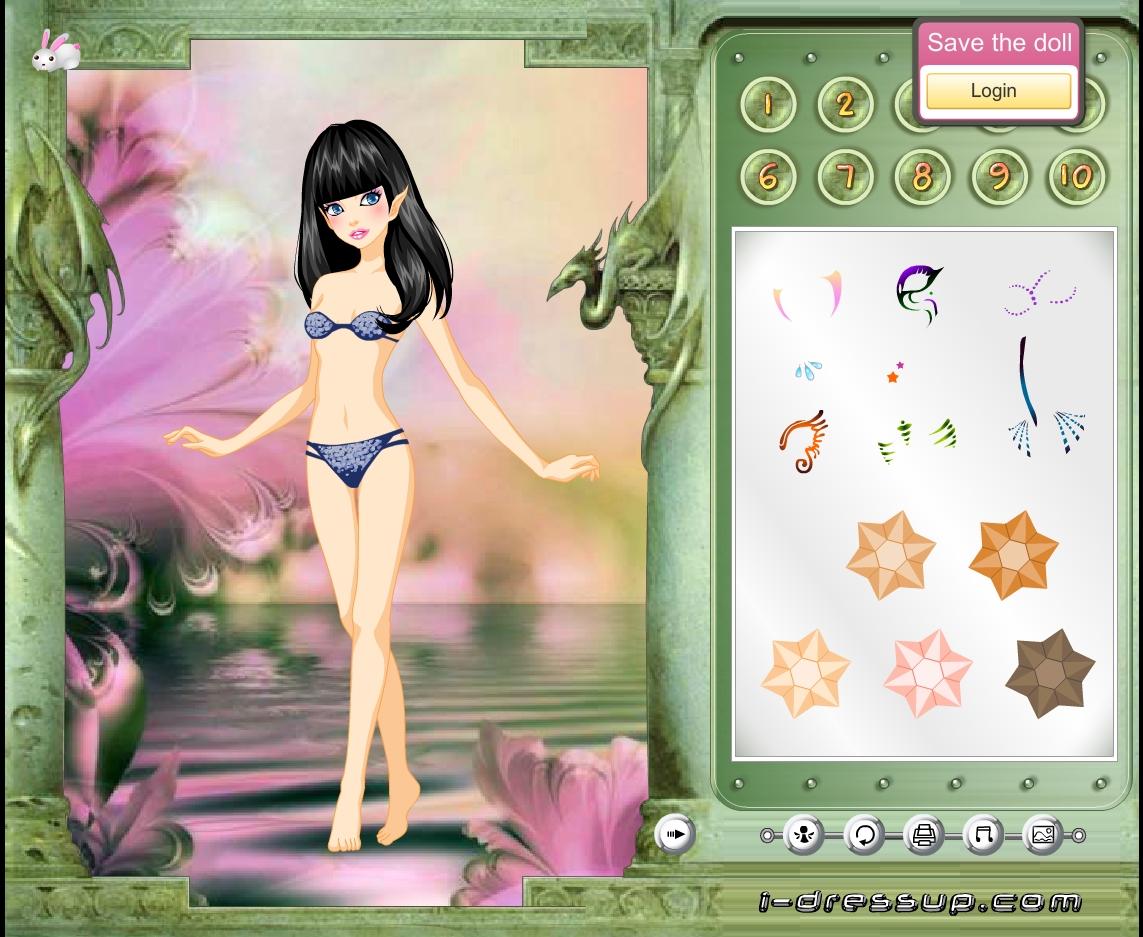
Task: Pick the orange swirl face tattoo
Action: click(x=802, y=441)
